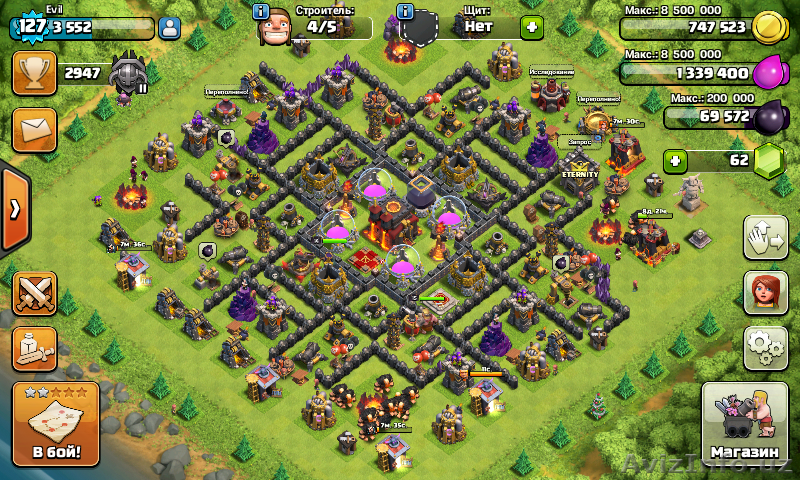This screenshot has height=480, width=800.
Task: Select the gold coin resource icon
Action: 768,27
